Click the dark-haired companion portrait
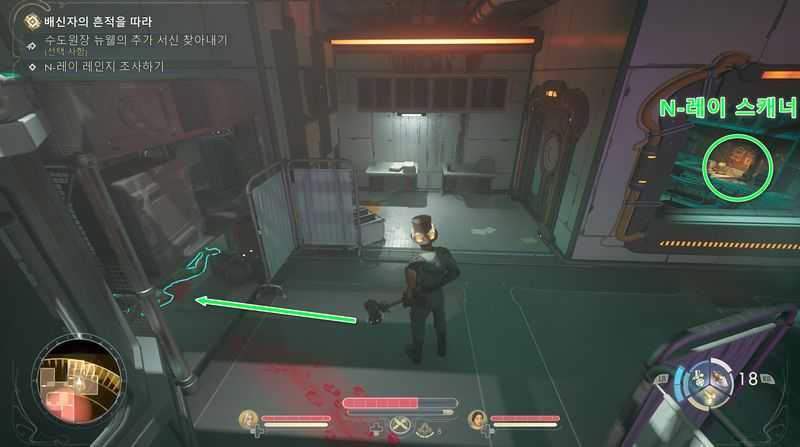 pyautogui.click(x=476, y=419)
